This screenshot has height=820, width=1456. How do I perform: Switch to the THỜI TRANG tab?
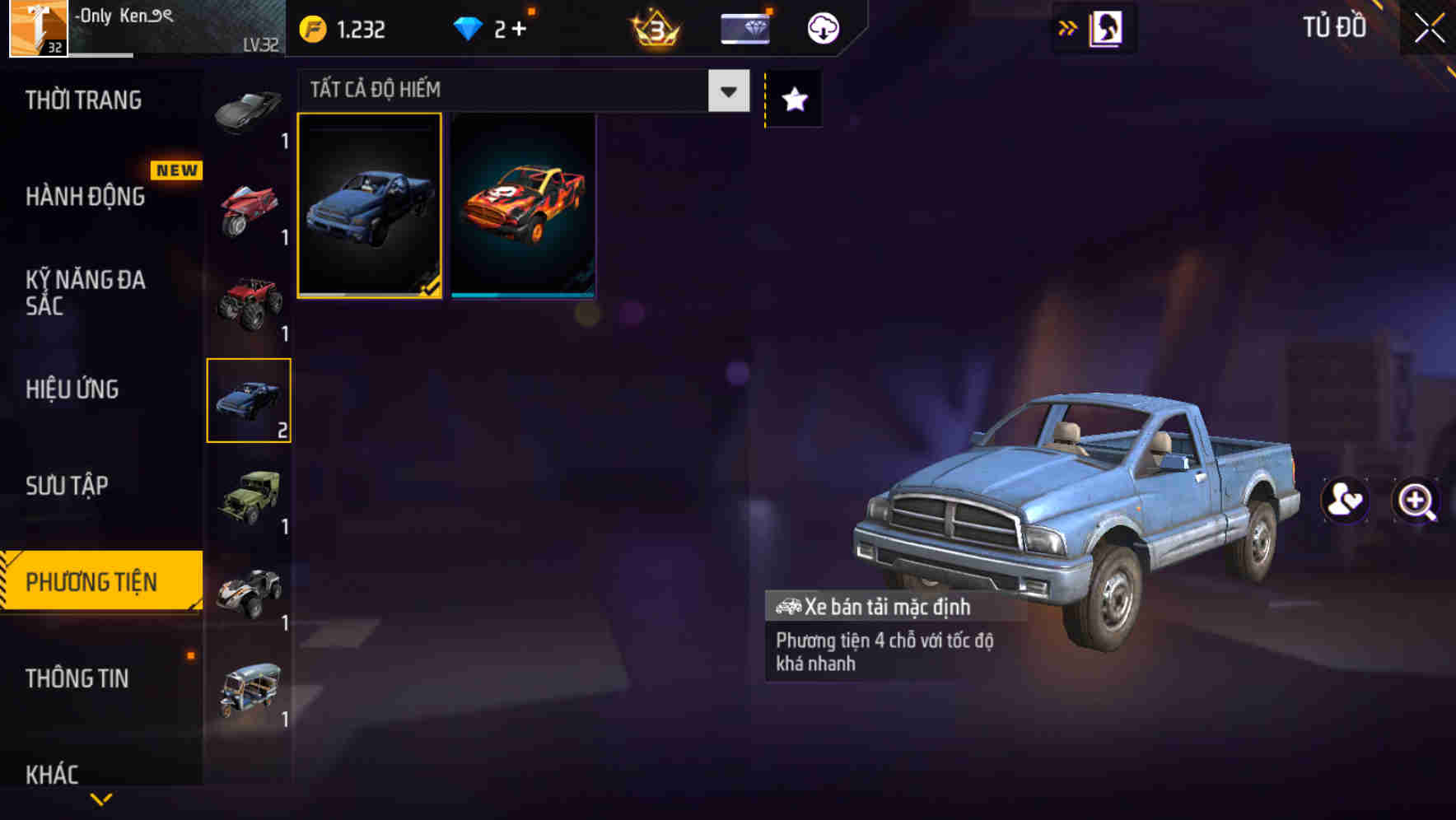(86, 100)
